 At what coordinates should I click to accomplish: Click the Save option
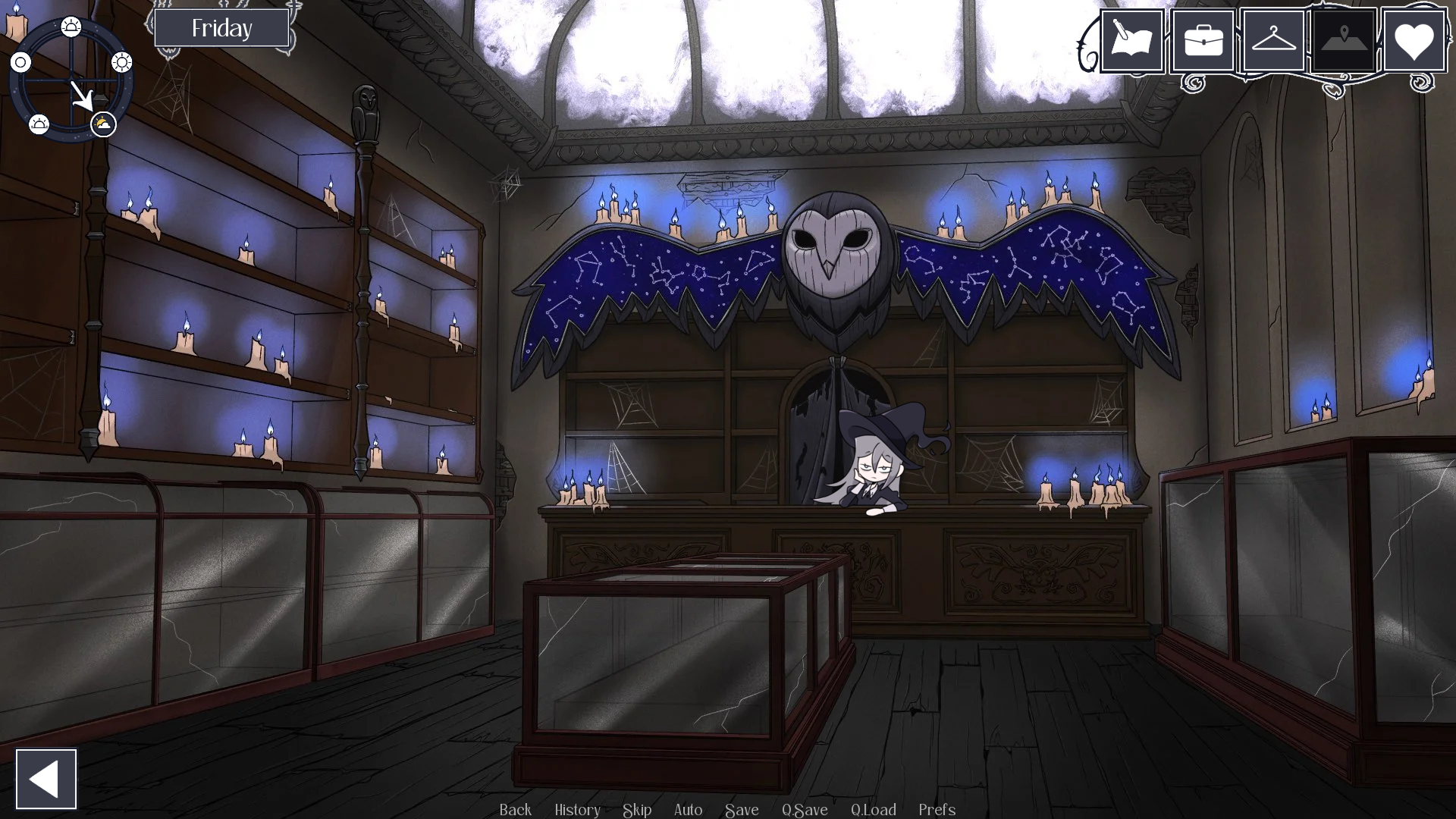click(742, 810)
